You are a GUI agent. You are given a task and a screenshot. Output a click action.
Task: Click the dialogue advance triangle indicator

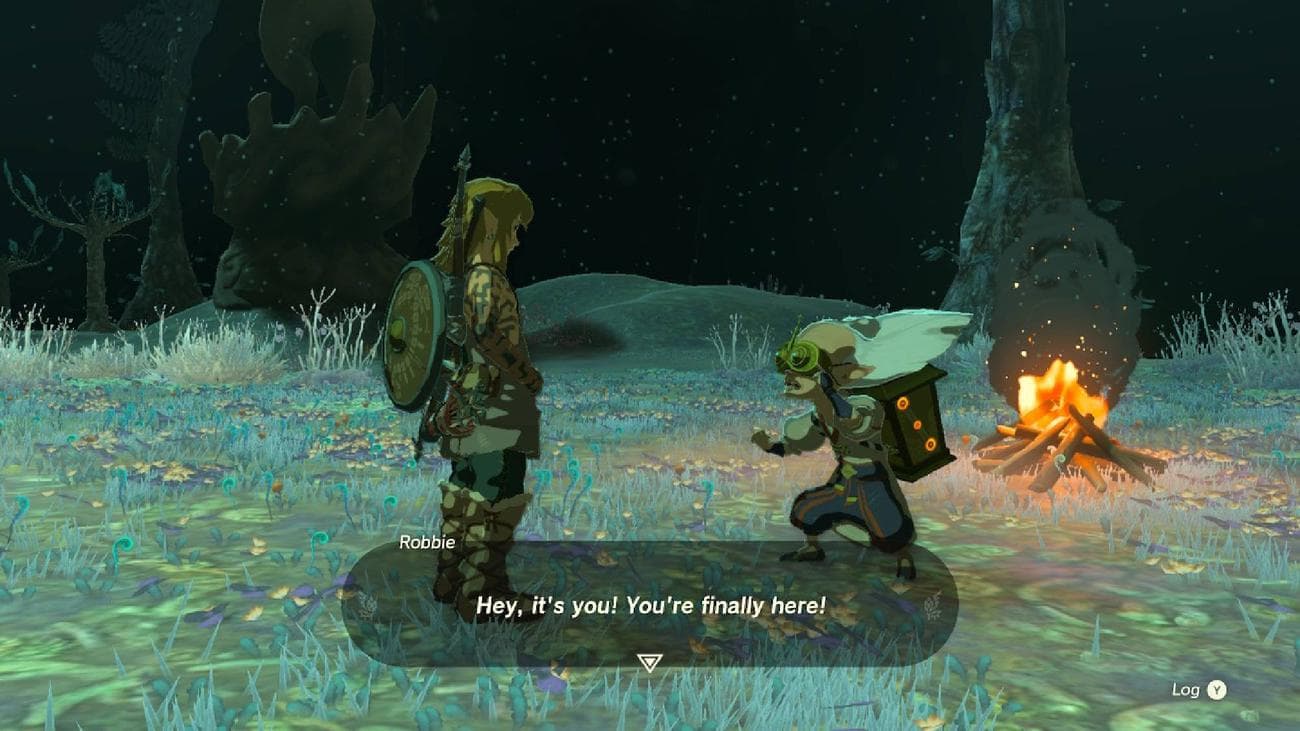[649, 660]
